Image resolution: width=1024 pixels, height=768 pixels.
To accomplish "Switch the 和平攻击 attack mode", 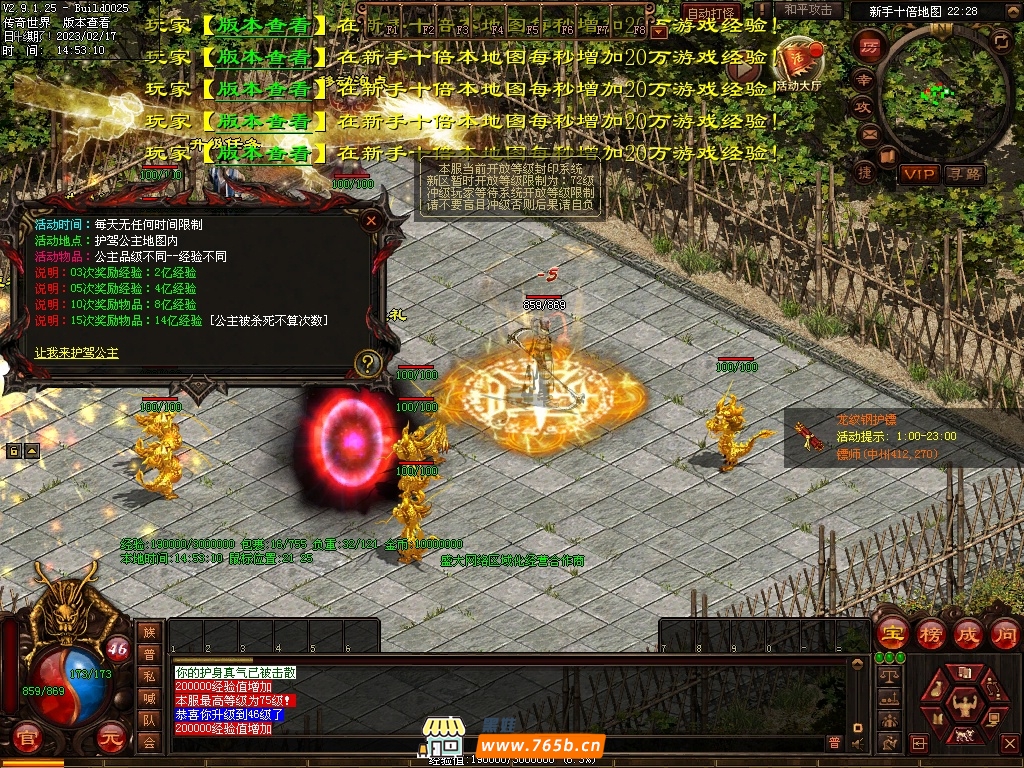I will tap(807, 10).
